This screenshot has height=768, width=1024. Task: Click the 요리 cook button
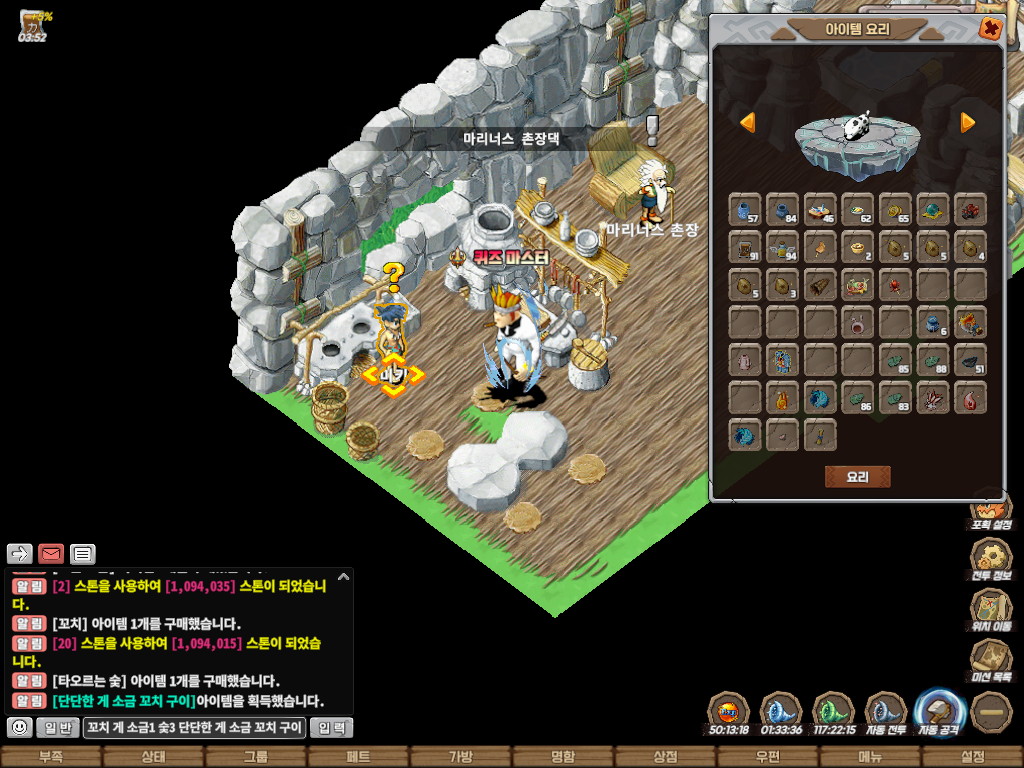[x=857, y=477]
